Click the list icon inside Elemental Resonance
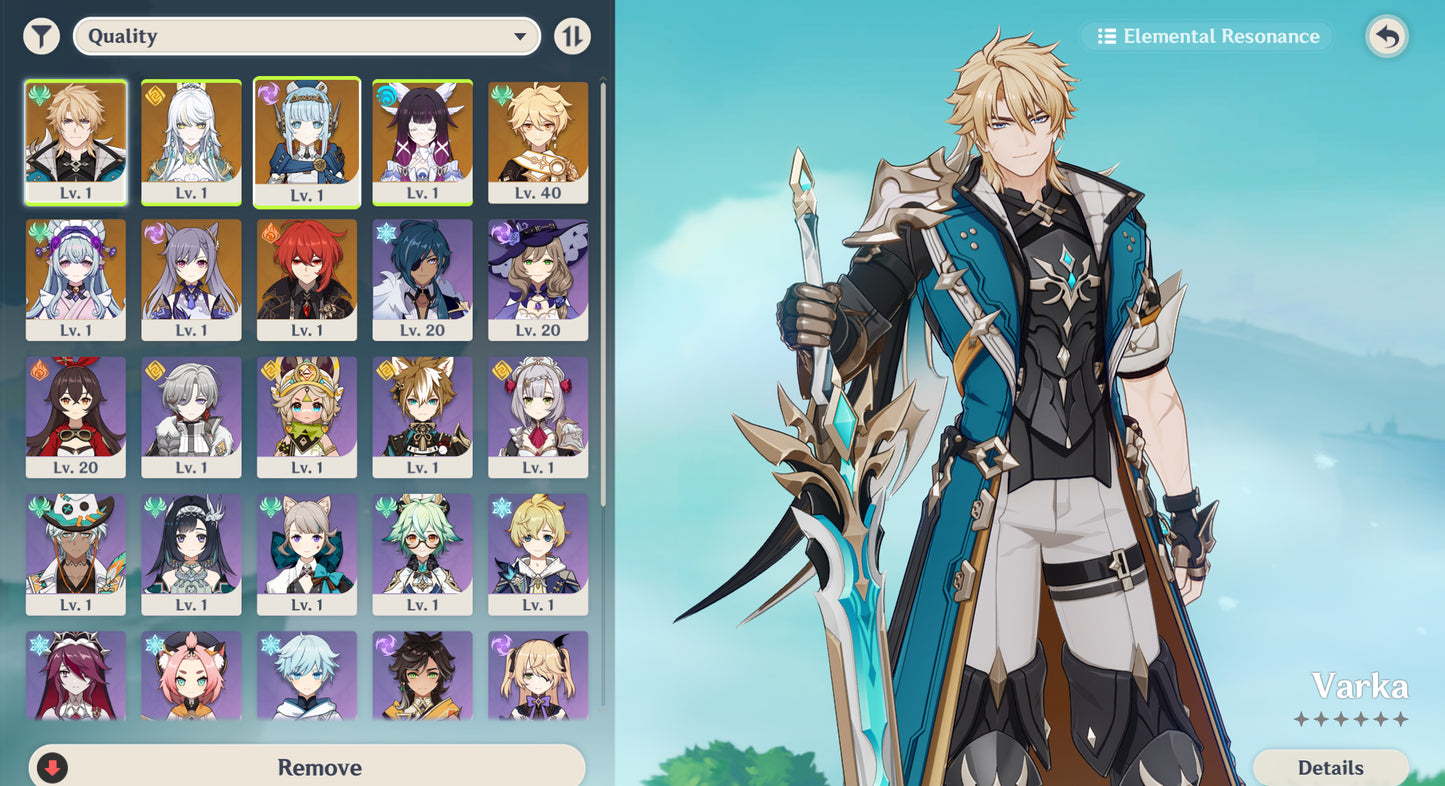The width and height of the screenshot is (1445, 786). click(x=1106, y=36)
